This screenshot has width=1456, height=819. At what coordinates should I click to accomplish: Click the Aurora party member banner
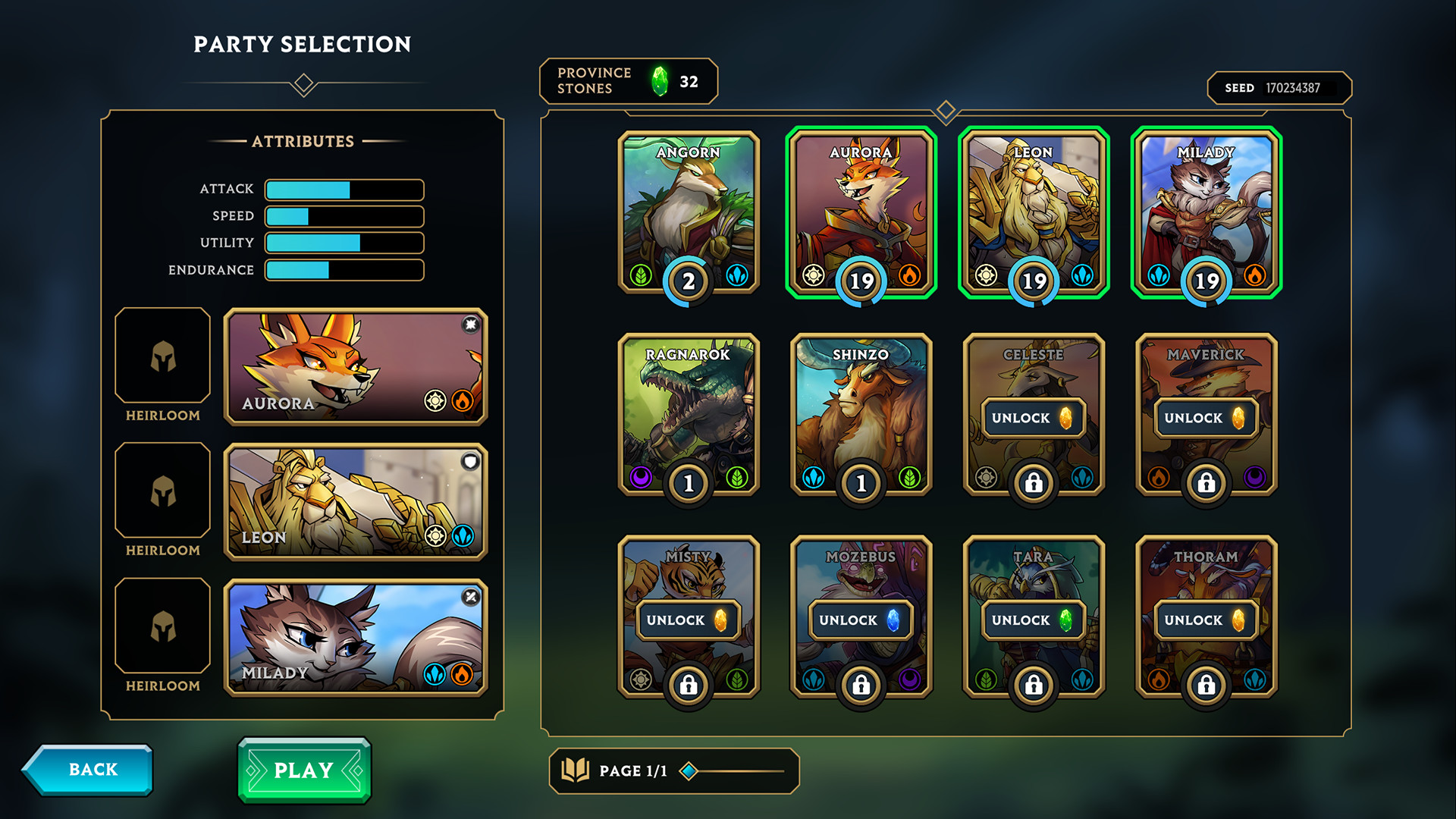pyautogui.click(x=355, y=366)
